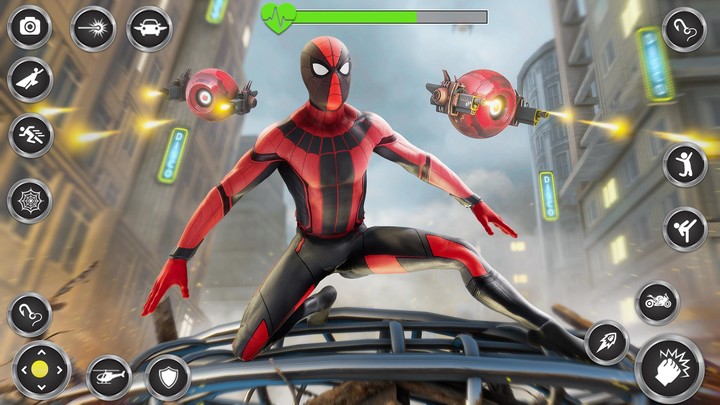
Task: Fire the rocket ability
Action: pyautogui.click(x=606, y=342)
